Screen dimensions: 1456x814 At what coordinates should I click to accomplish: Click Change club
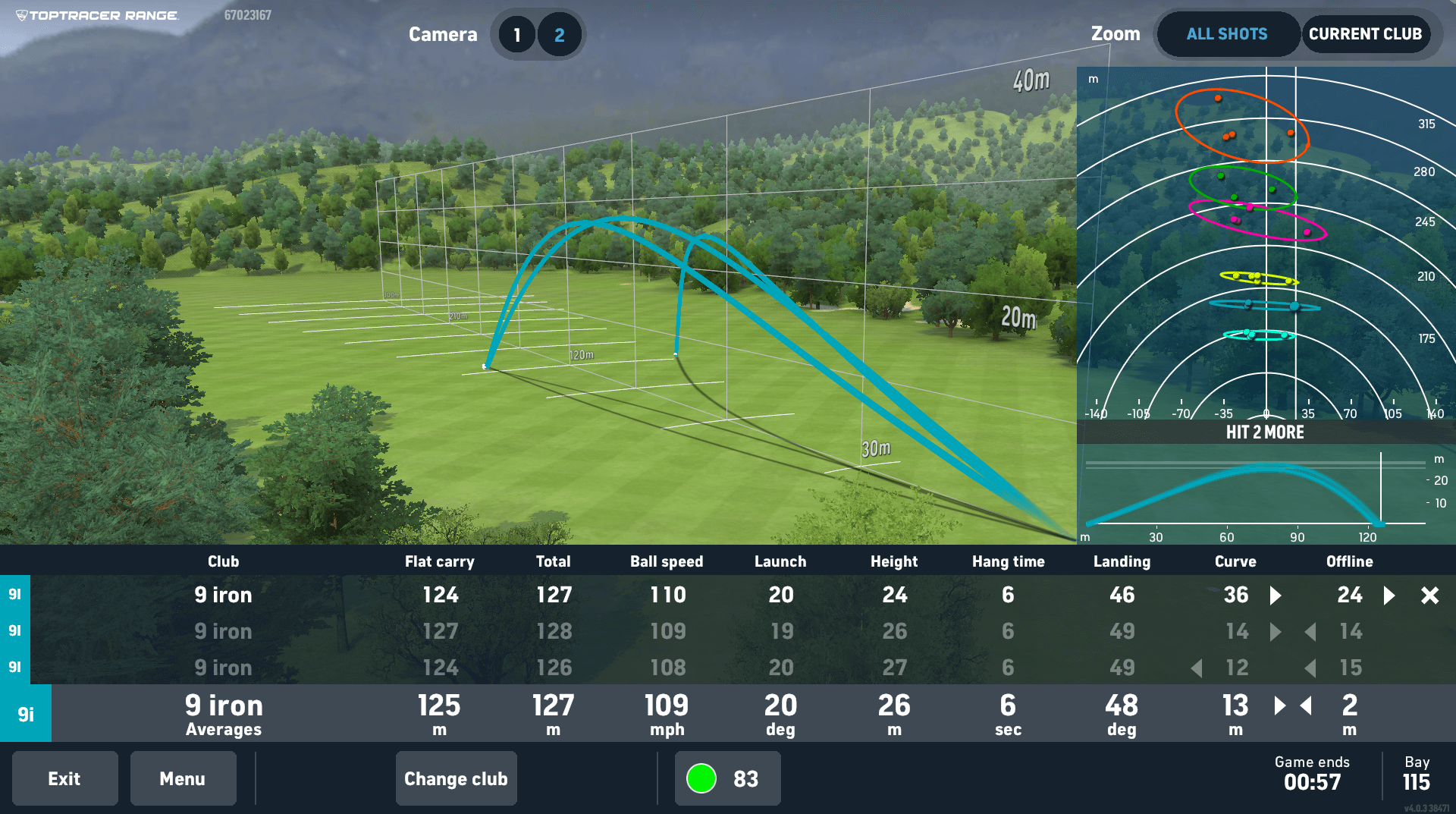click(x=456, y=778)
